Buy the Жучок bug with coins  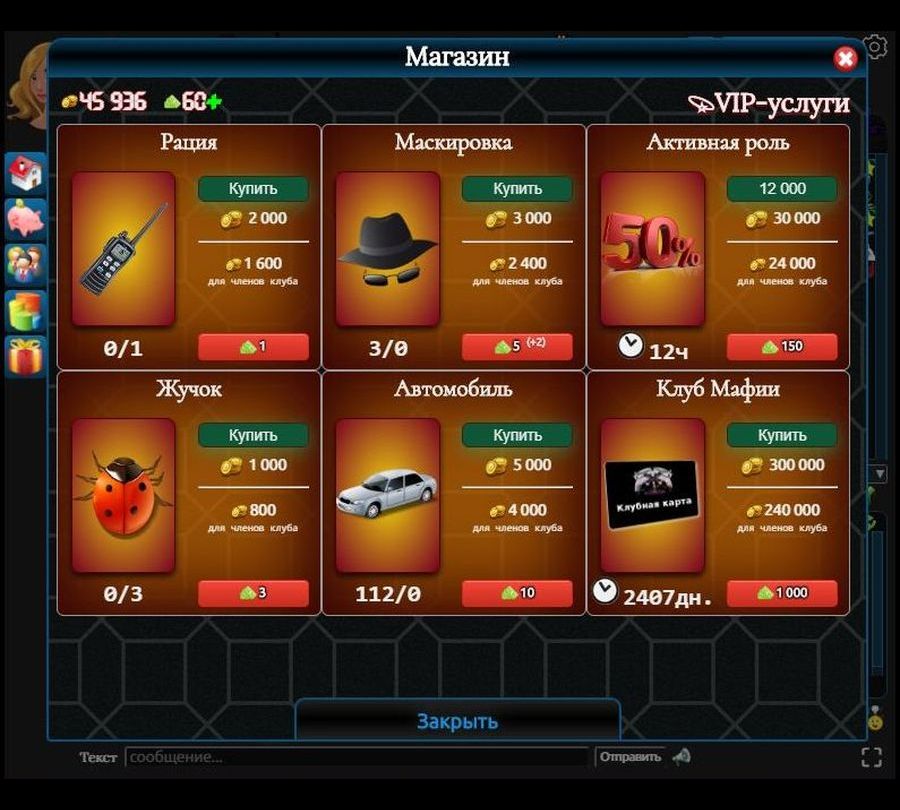pos(253,436)
